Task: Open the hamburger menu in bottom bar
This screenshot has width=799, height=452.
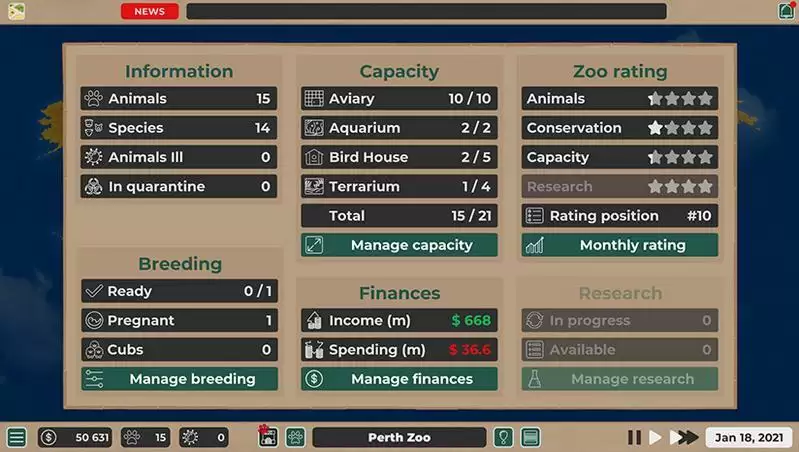Action: click(16, 437)
